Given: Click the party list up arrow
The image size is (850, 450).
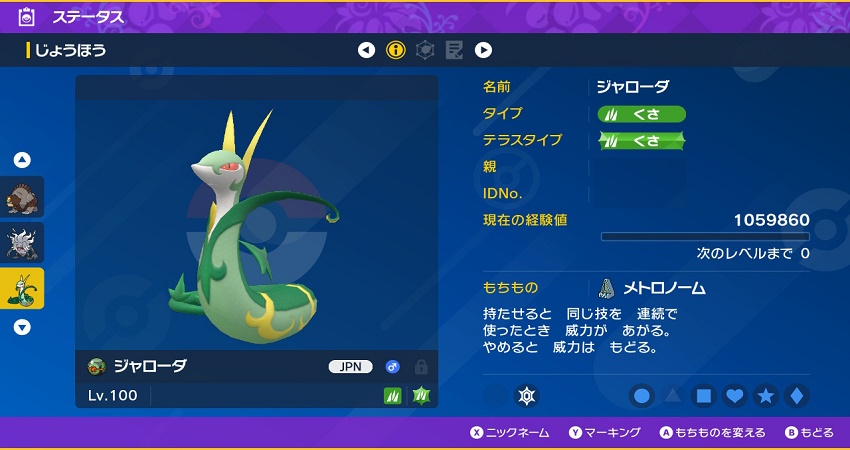Looking at the screenshot, I should (22, 160).
